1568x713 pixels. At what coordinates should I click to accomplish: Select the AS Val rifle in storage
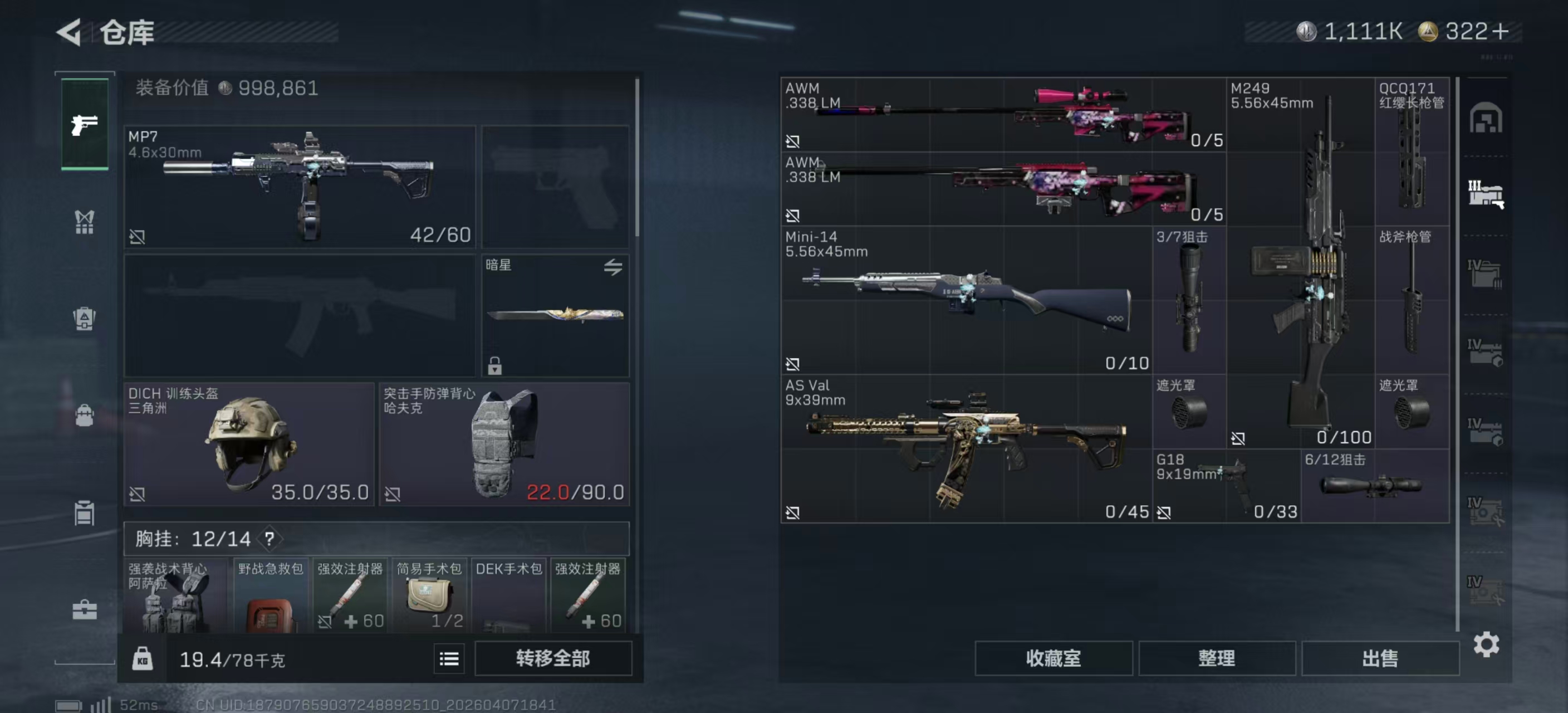pos(966,449)
